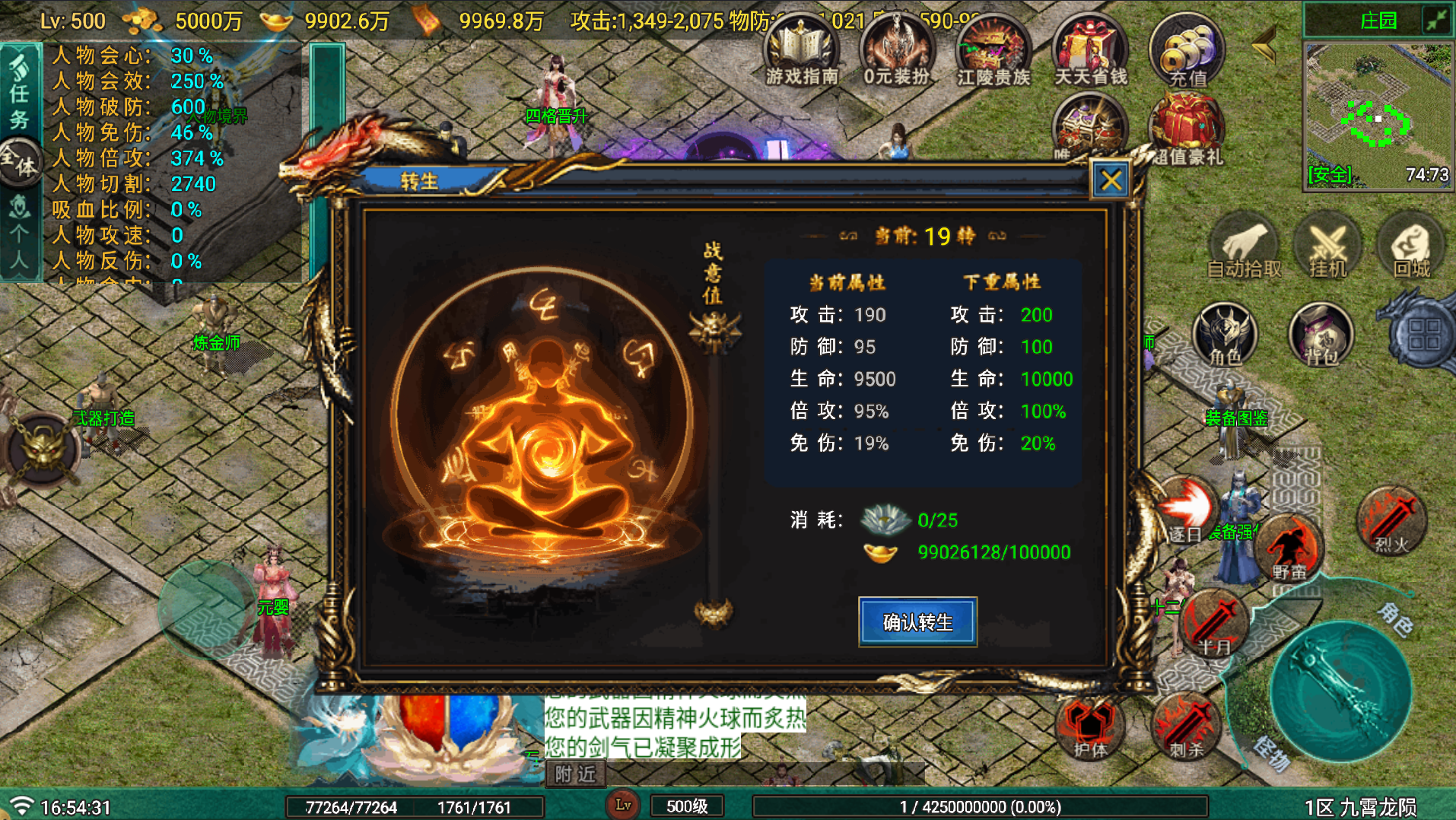
Task: Toggle 挂机 auto-battle mode
Action: point(1328,245)
